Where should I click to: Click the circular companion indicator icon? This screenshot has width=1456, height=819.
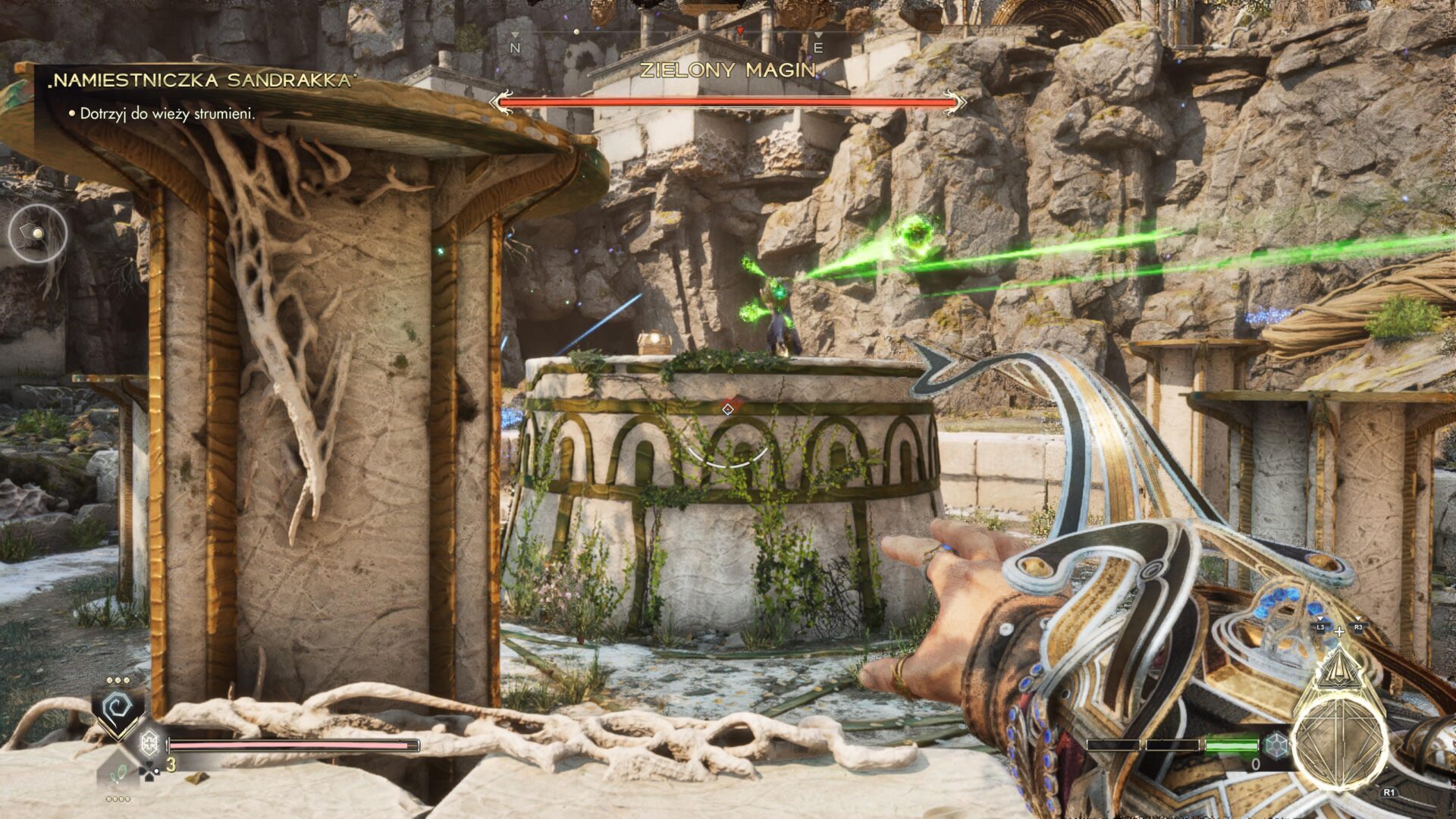(37, 233)
